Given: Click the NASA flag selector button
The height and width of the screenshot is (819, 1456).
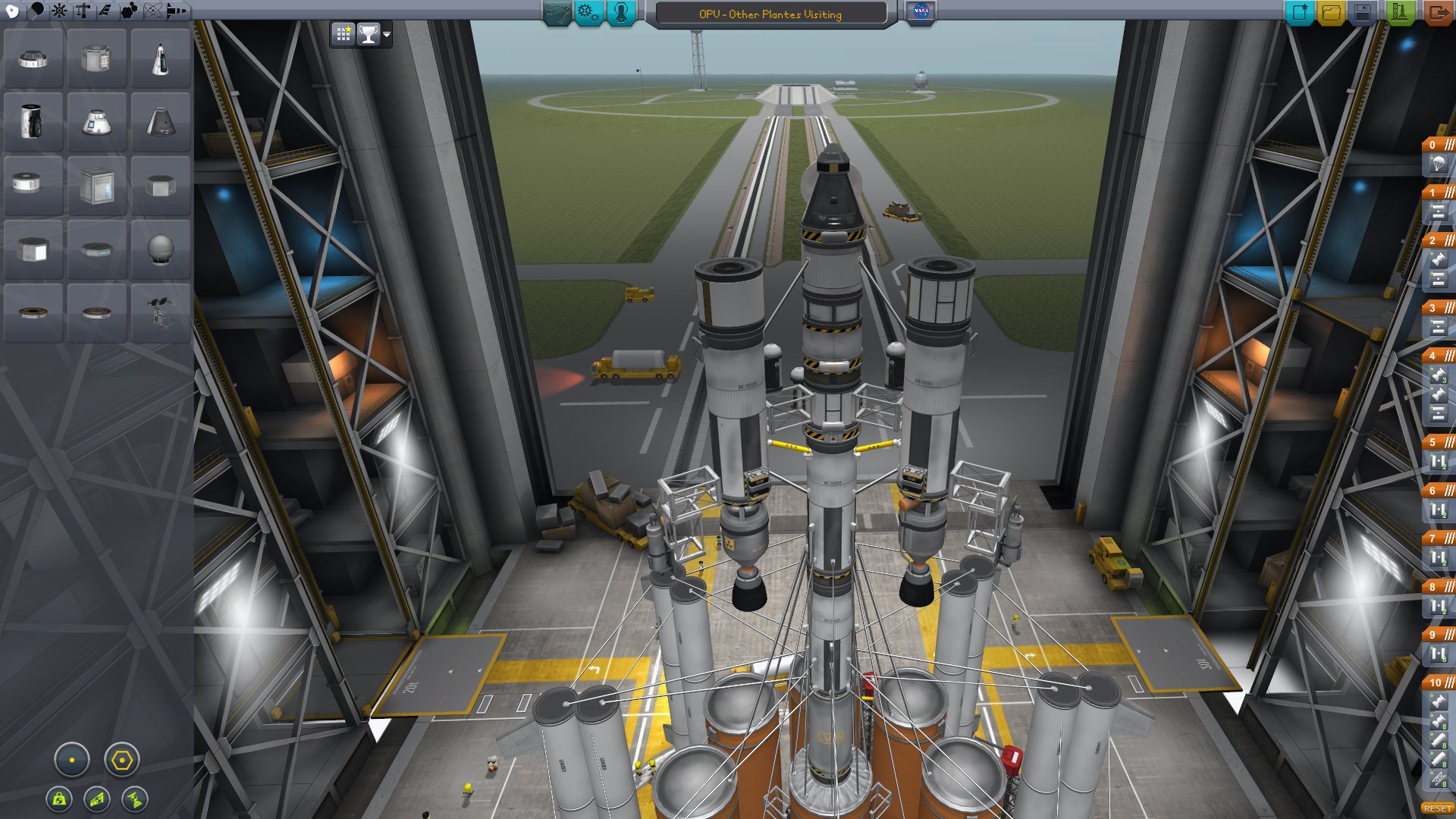Looking at the screenshot, I should coord(921,12).
